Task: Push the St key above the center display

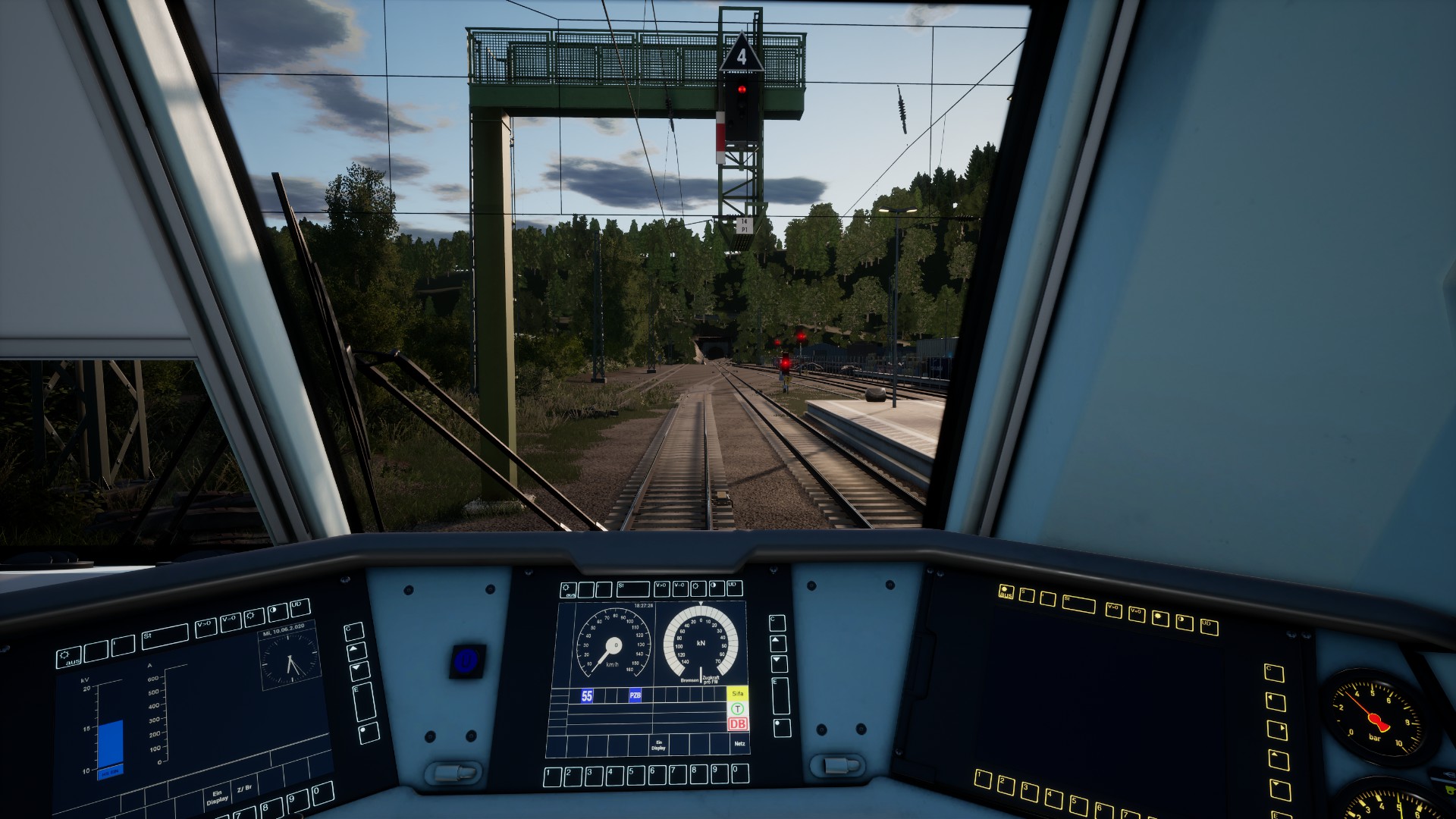Action: pyautogui.click(x=632, y=588)
